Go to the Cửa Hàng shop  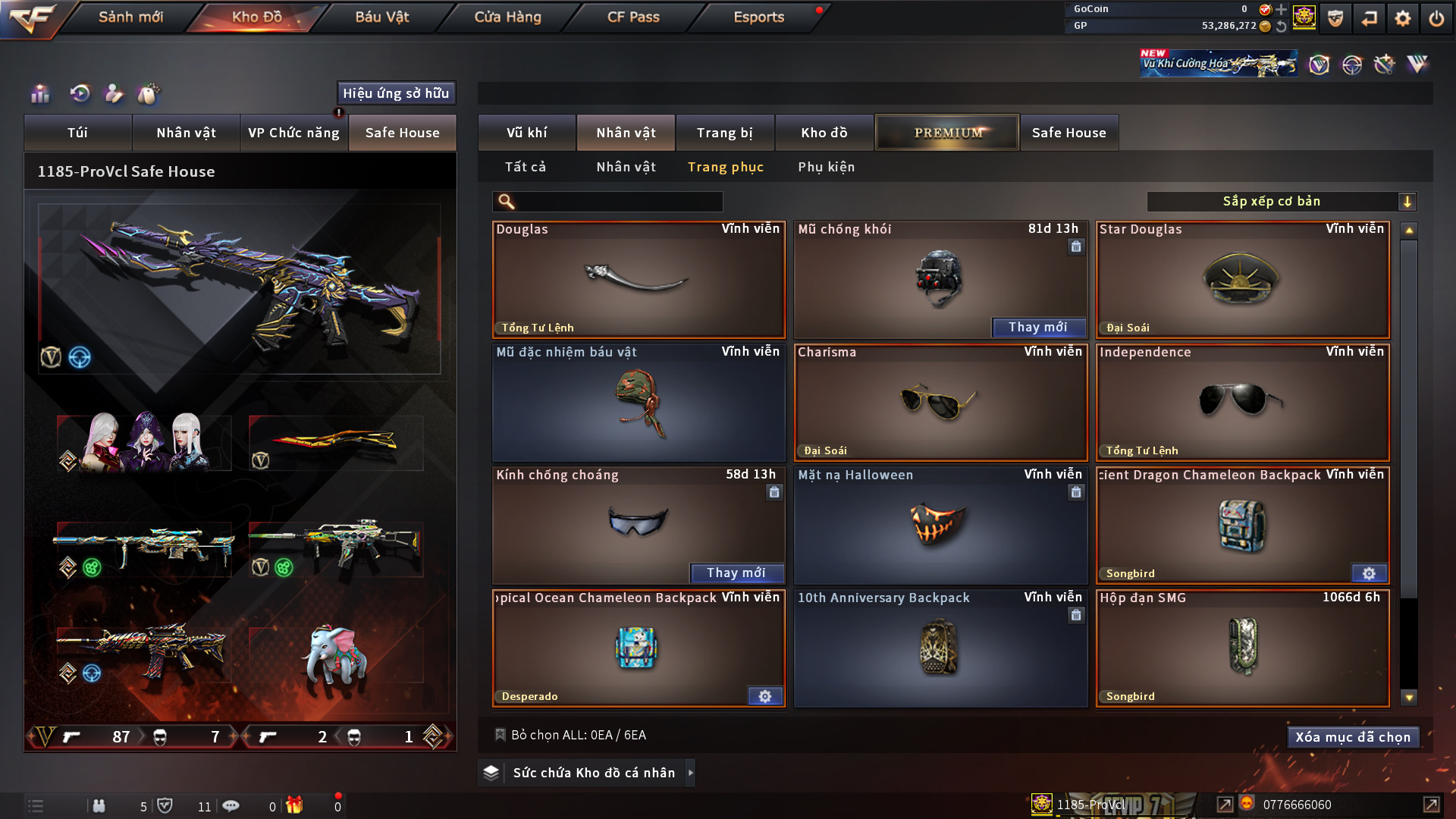(x=507, y=17)
